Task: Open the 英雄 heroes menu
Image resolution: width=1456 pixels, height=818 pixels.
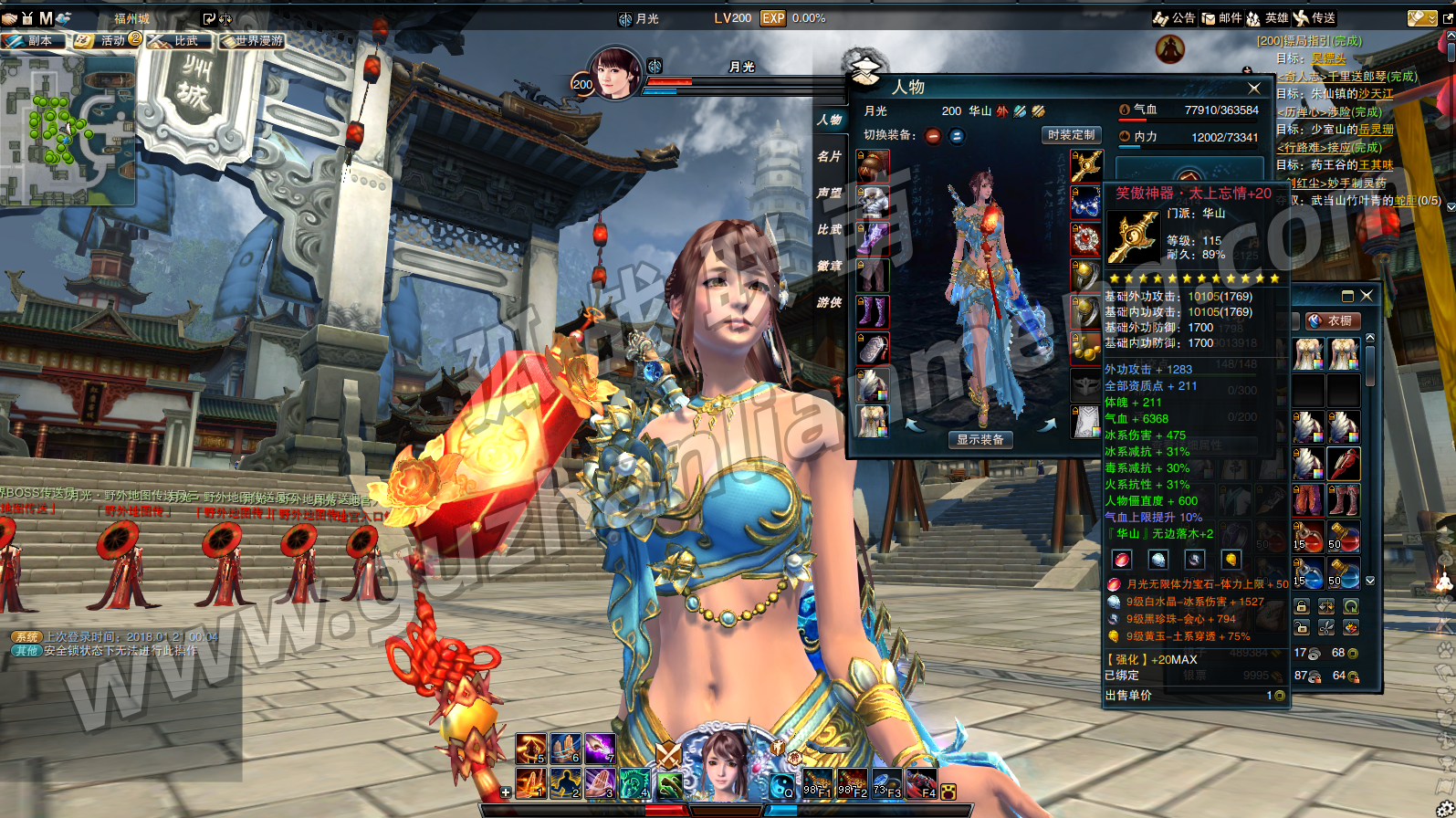Action: point(1268,18)
